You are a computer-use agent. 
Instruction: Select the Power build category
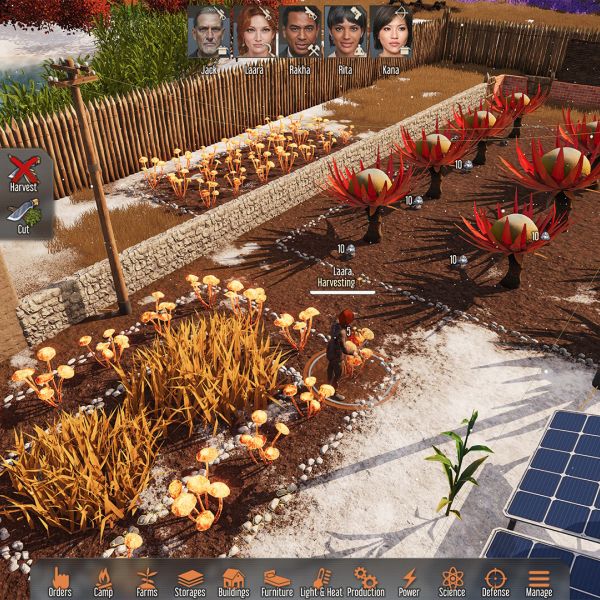409,581
